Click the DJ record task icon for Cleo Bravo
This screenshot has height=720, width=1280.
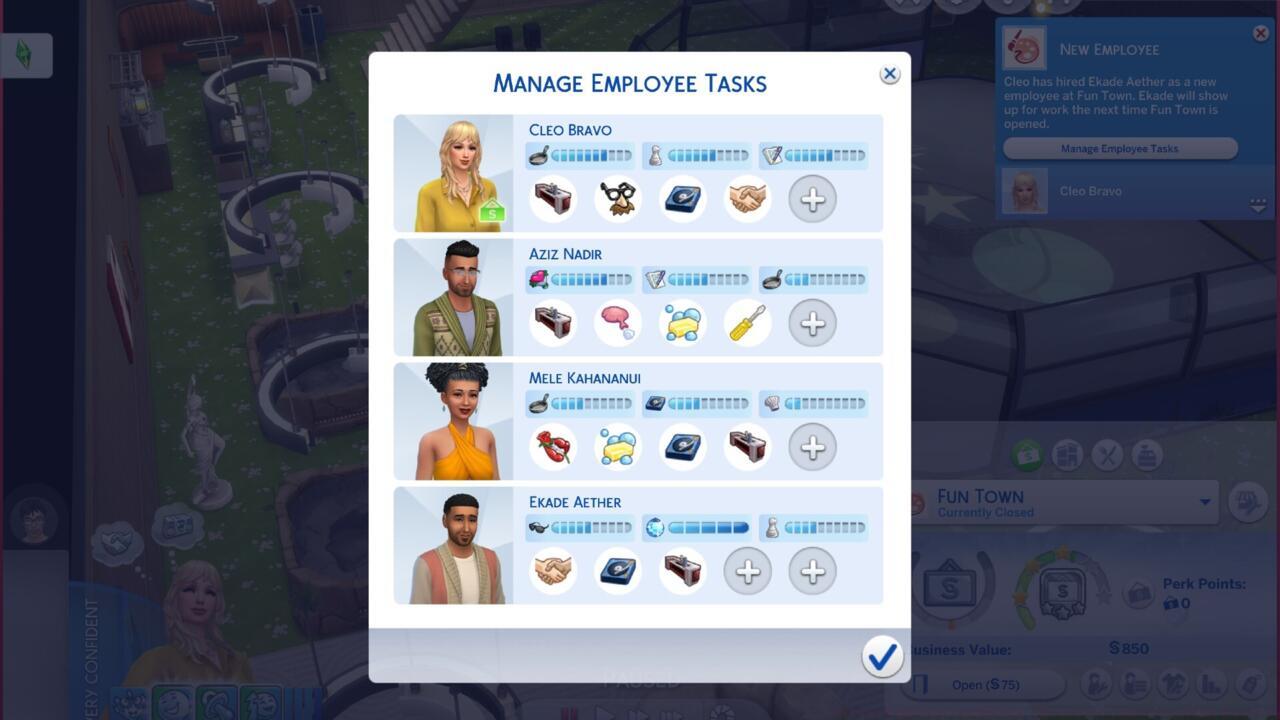tap(682, 199)
